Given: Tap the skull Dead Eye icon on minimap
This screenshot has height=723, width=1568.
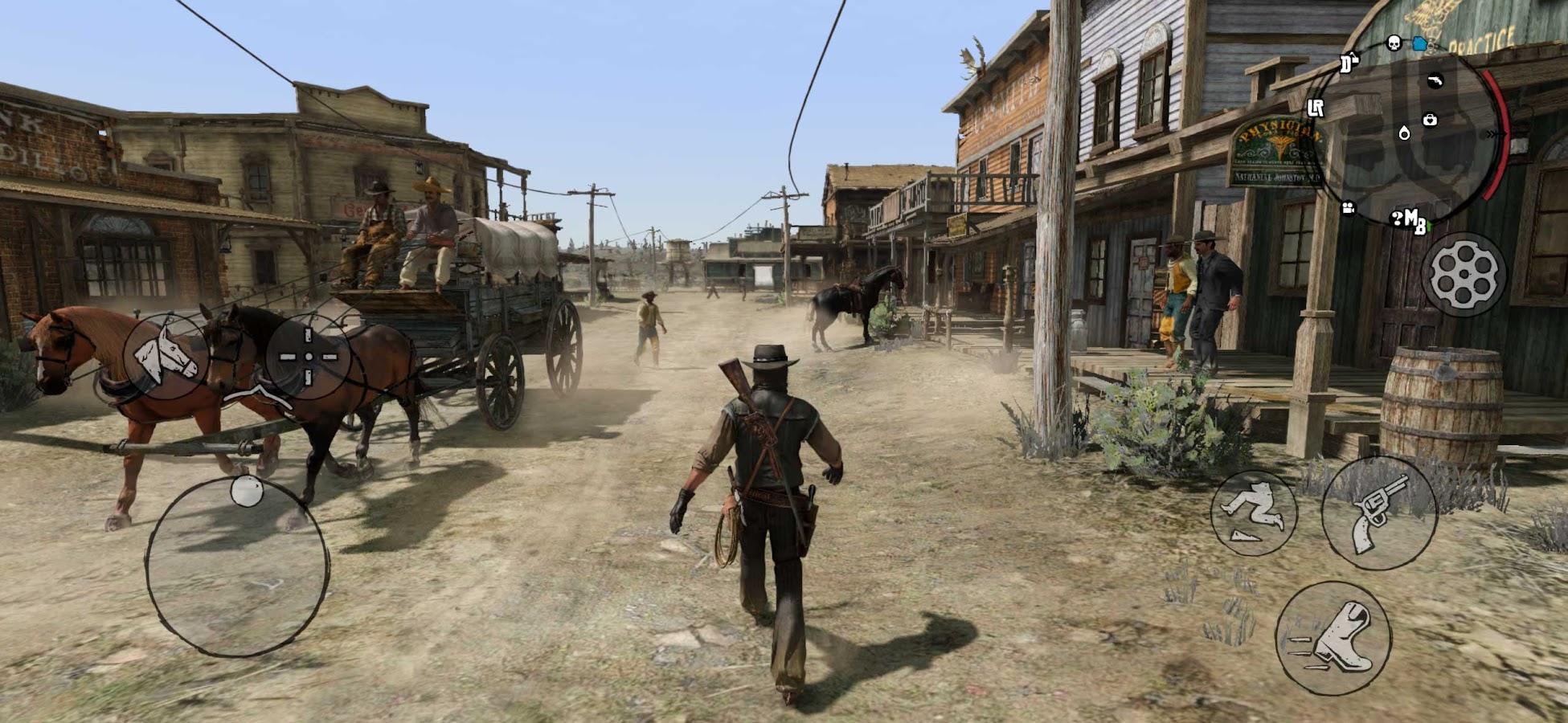Looking at the screenshot, I should click(1393, 43).
